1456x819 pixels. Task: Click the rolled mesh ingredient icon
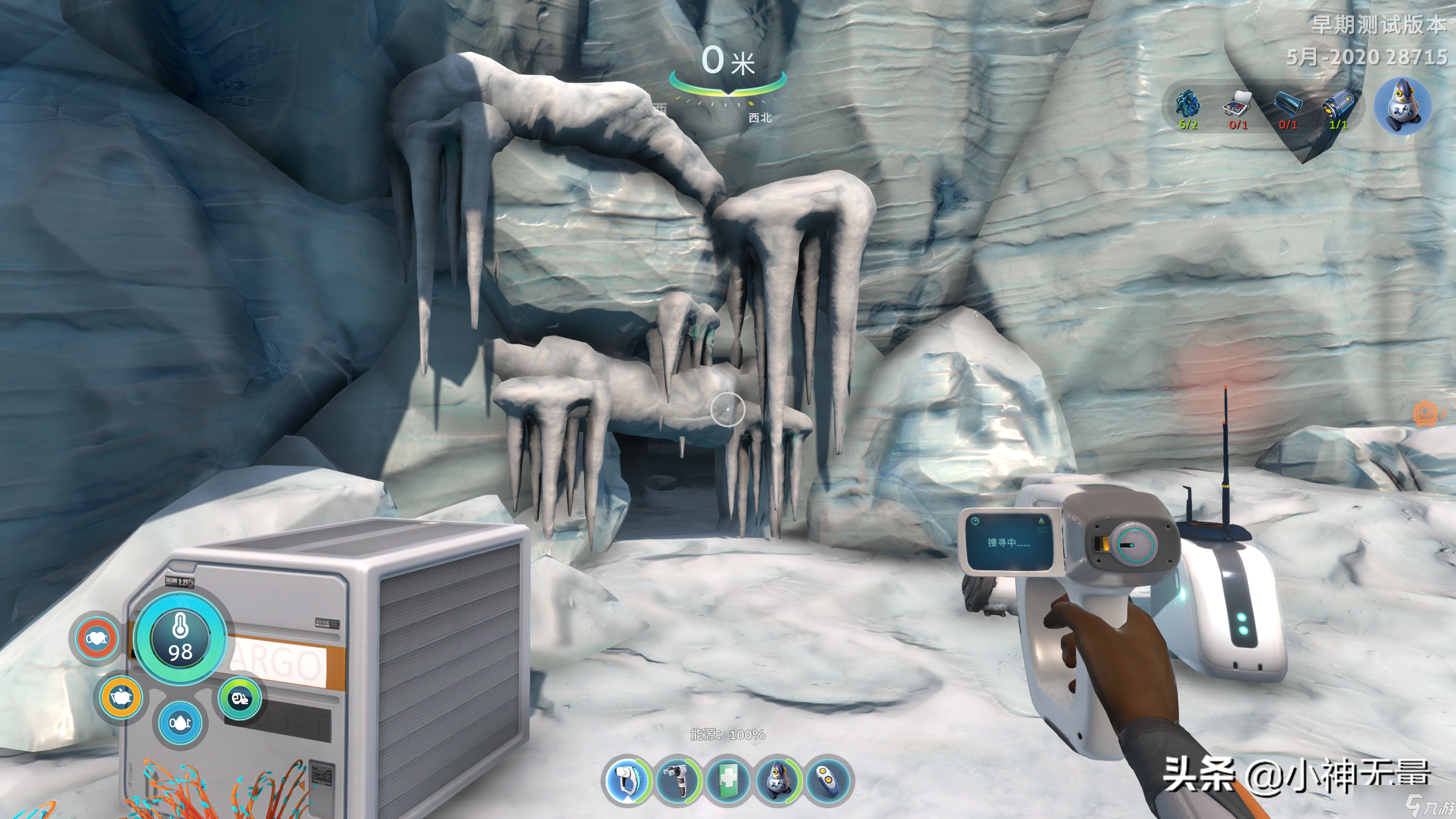[x=1288, y=105]
